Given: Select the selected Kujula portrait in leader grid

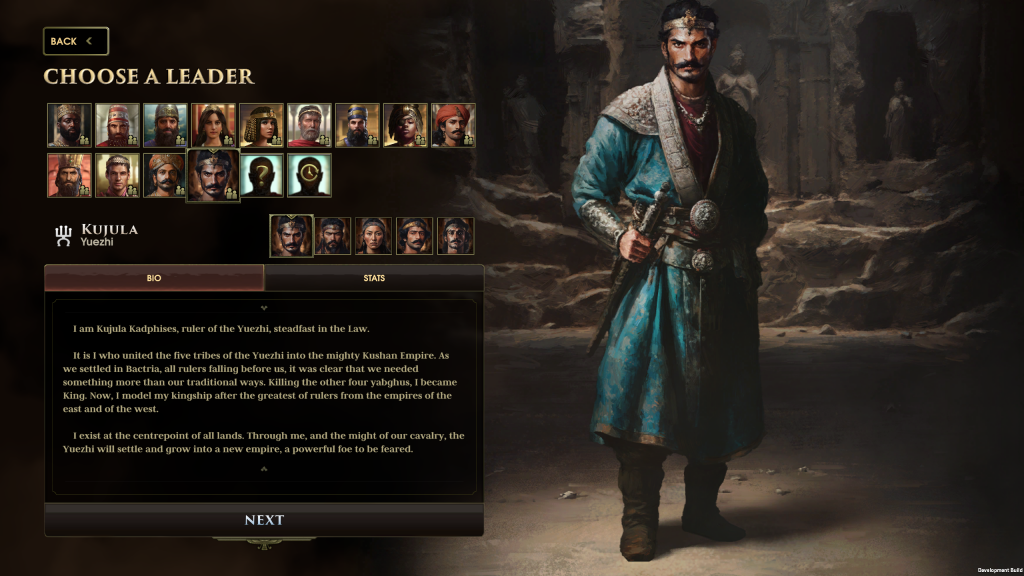Looking at the screenshot, I should 213,175.
